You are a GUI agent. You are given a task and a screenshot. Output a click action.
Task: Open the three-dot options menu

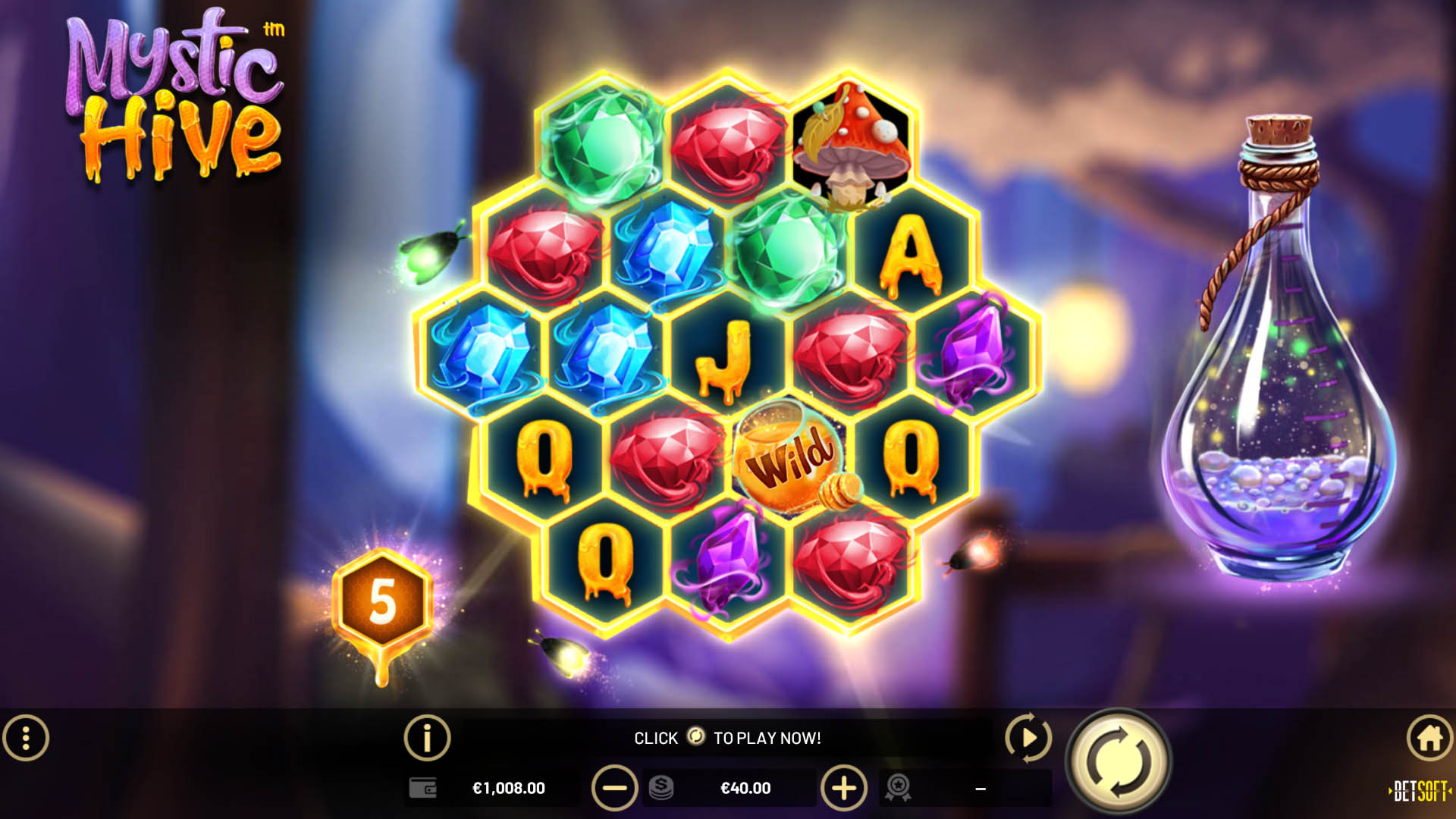coord(26,737)
